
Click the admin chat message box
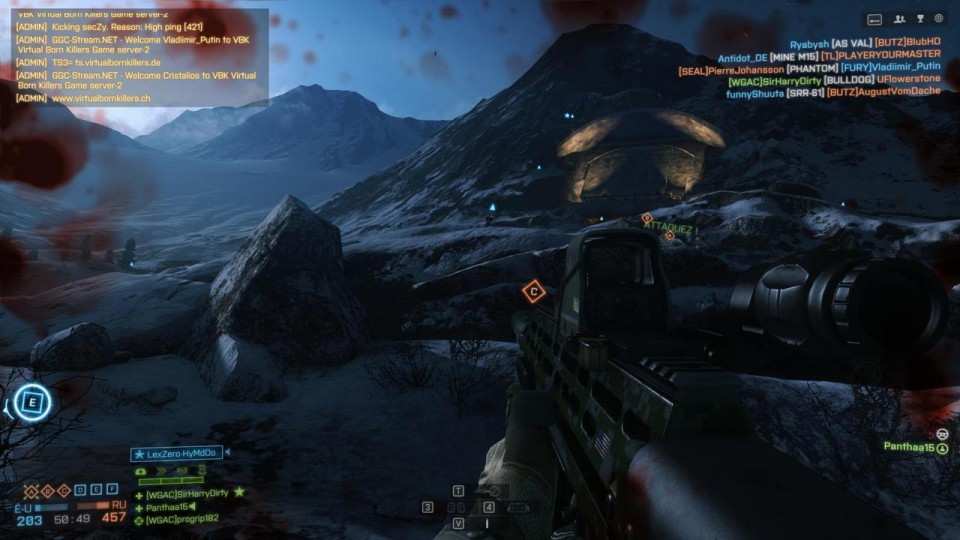(137, 57)
